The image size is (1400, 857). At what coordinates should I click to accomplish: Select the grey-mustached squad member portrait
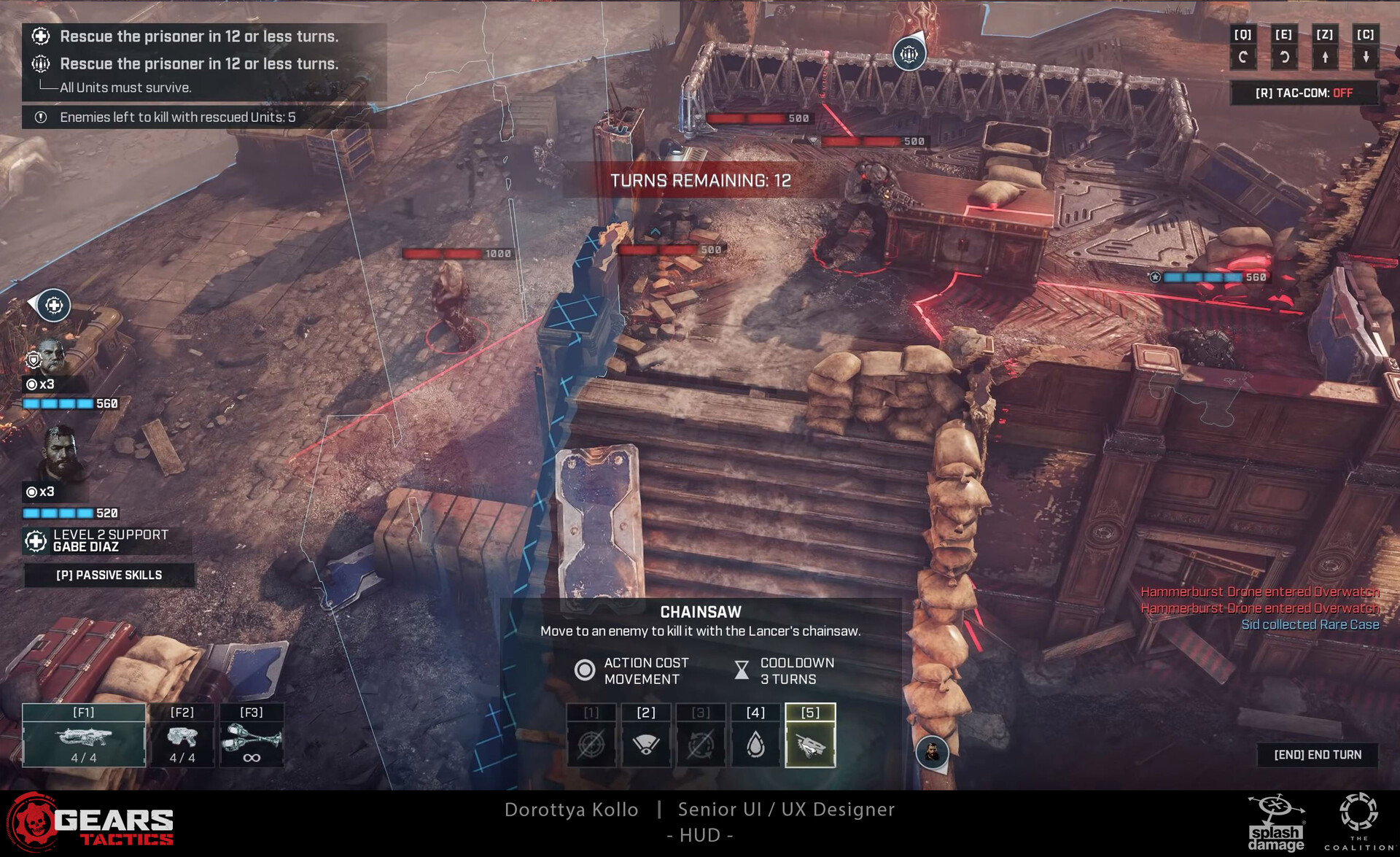tap(51, 356)
